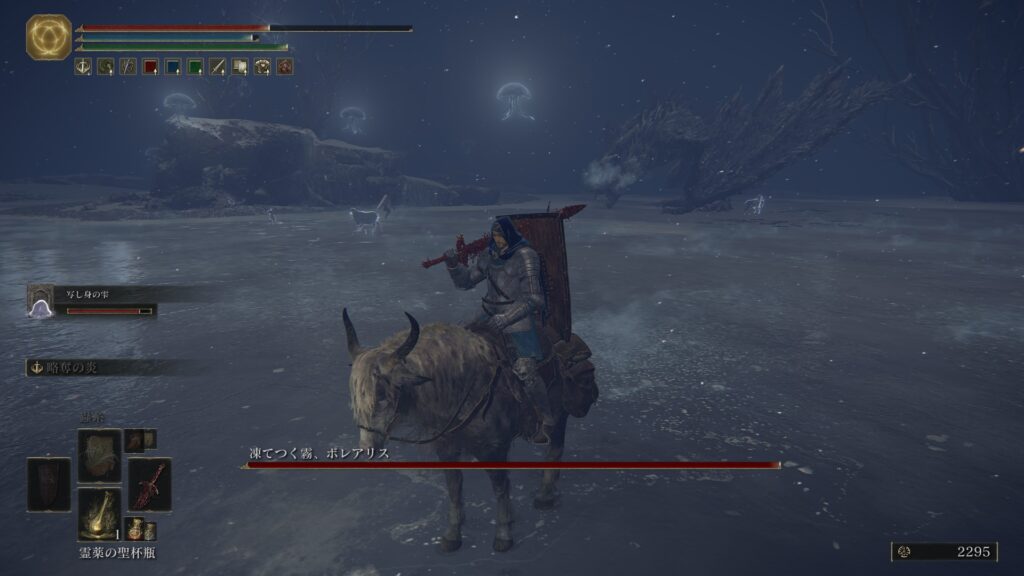1024x576 pixels.
Task: Select the Mimic Tear summon portrait
Action: pos(41,301)
